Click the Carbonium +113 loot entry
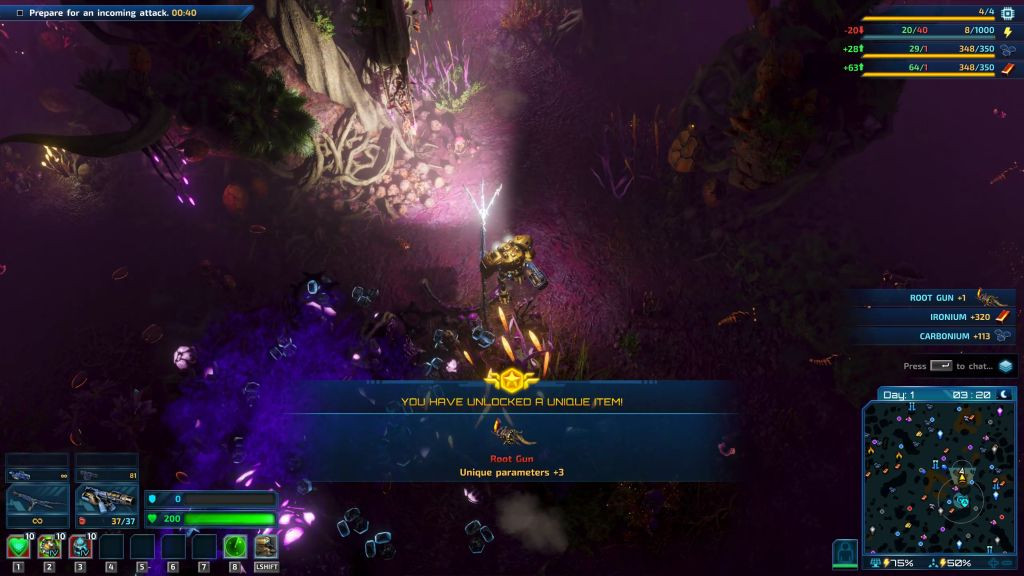This screenshot has height=576, width=1024. (x=935, y=336)
